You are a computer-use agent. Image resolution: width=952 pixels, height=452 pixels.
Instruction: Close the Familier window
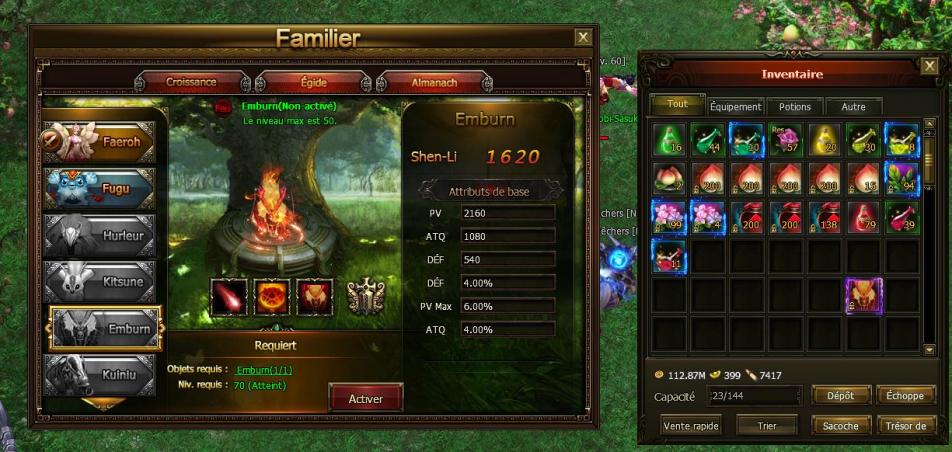(x=583, y=37)
